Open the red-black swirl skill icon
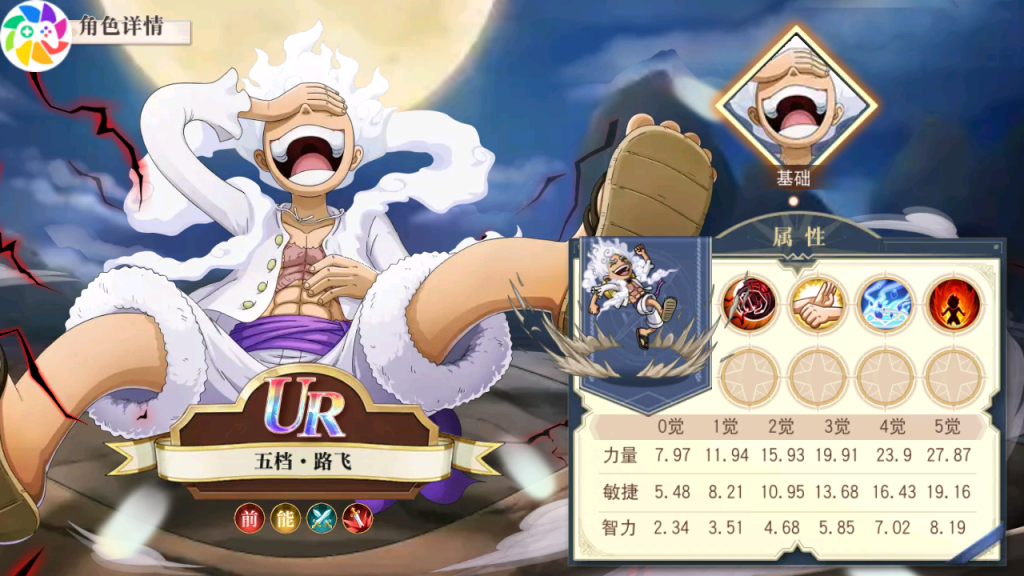 point(750,304)
